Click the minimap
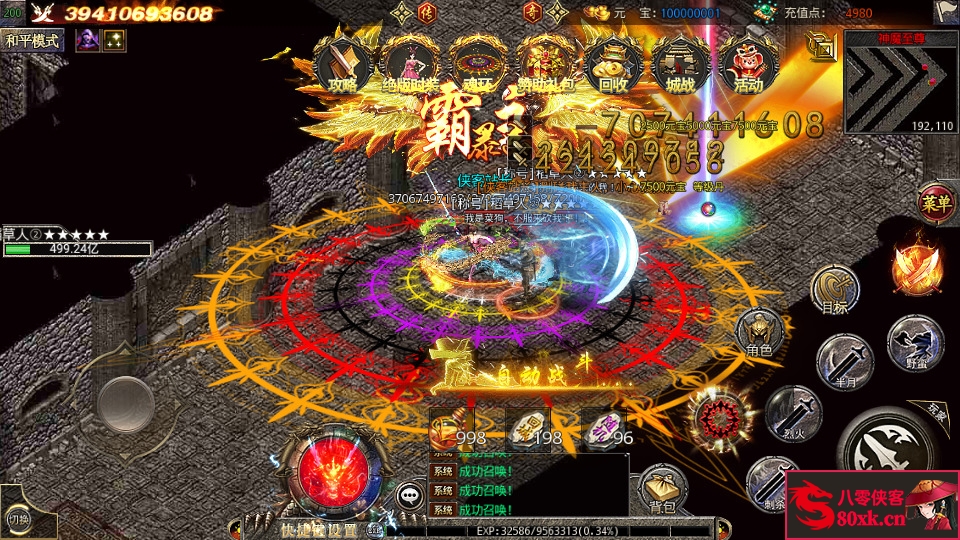Image resolution: width=960 pixels, height=540 pixels. (898, 82)
